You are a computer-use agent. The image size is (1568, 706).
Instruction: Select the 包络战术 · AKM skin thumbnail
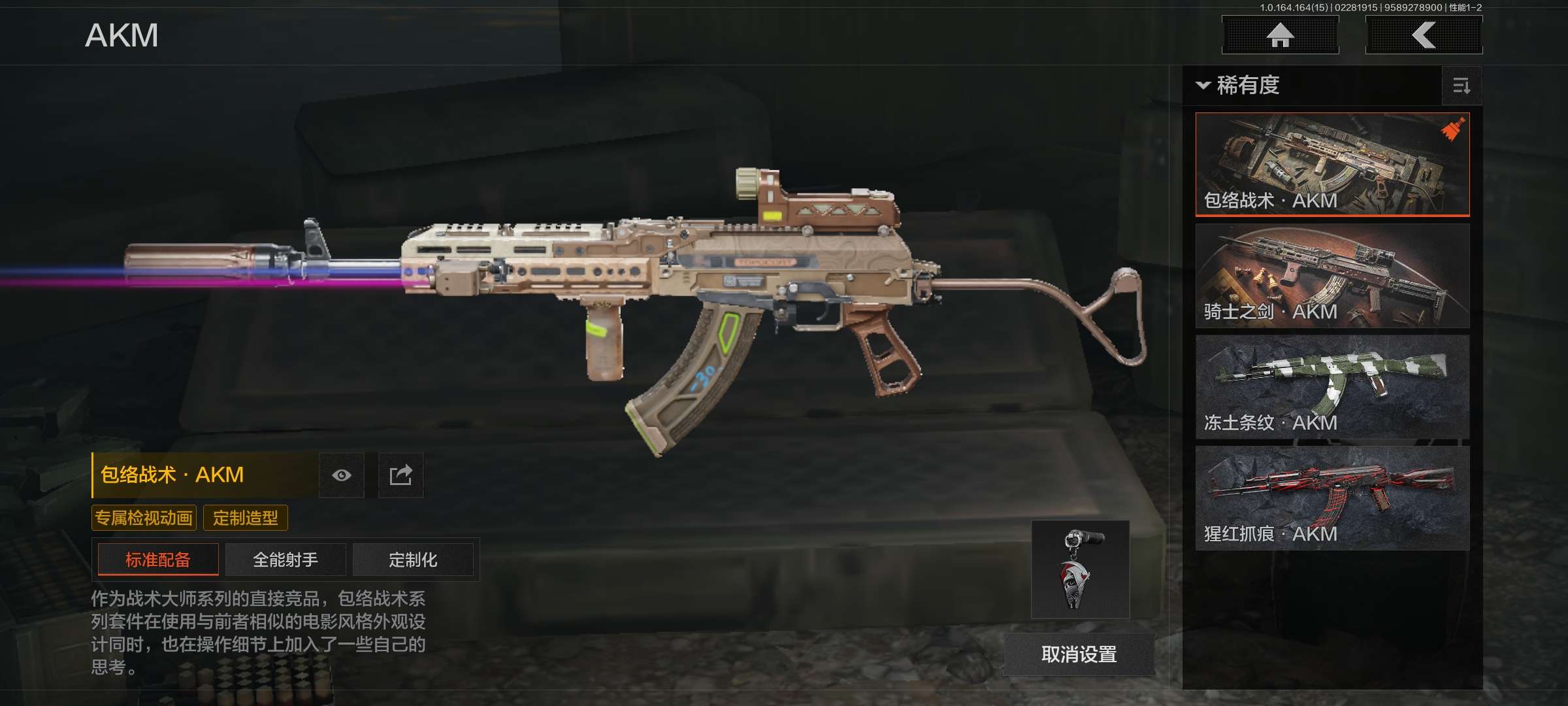click(1332, 164)
